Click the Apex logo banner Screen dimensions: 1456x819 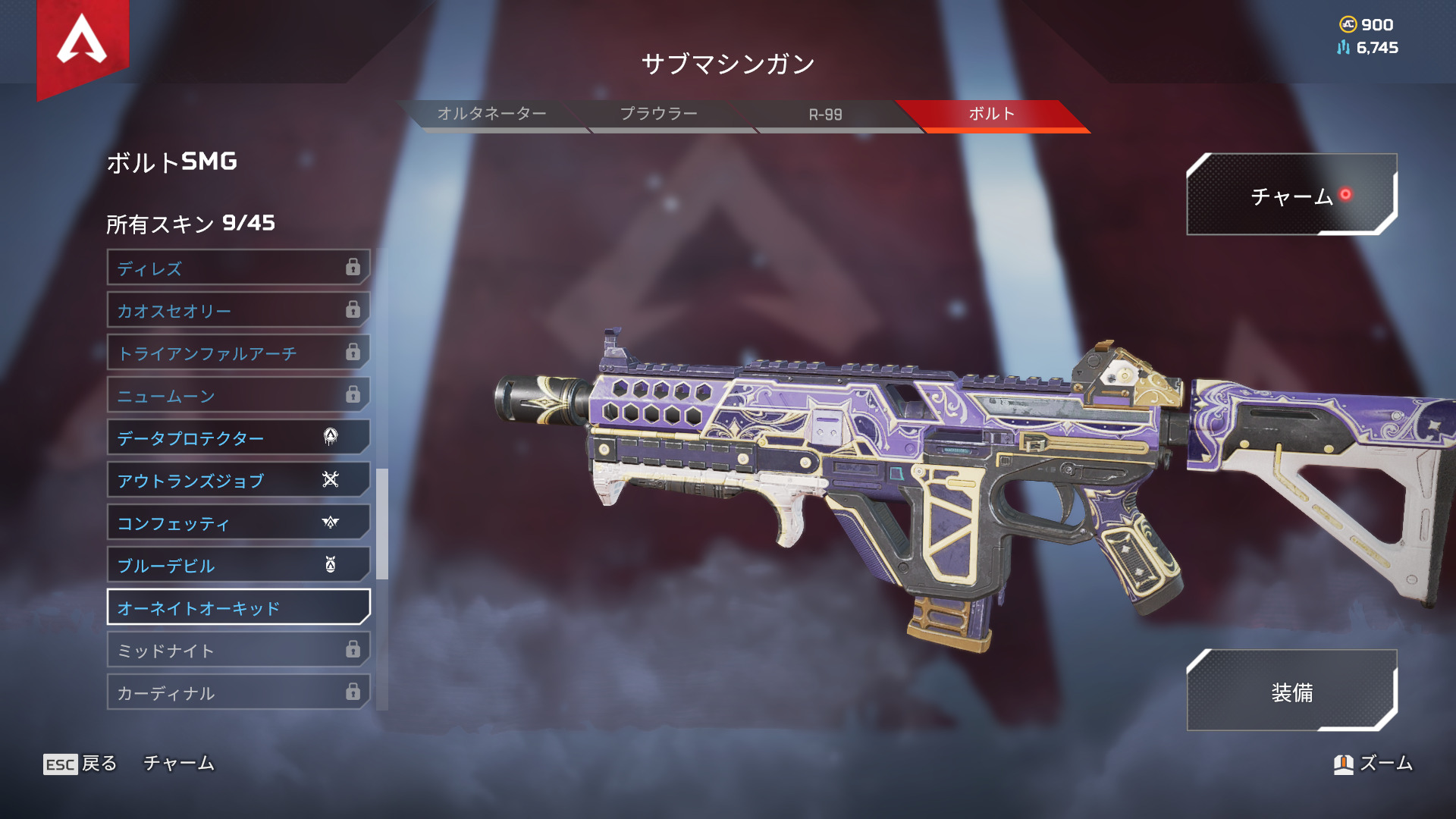click(83, 42)
